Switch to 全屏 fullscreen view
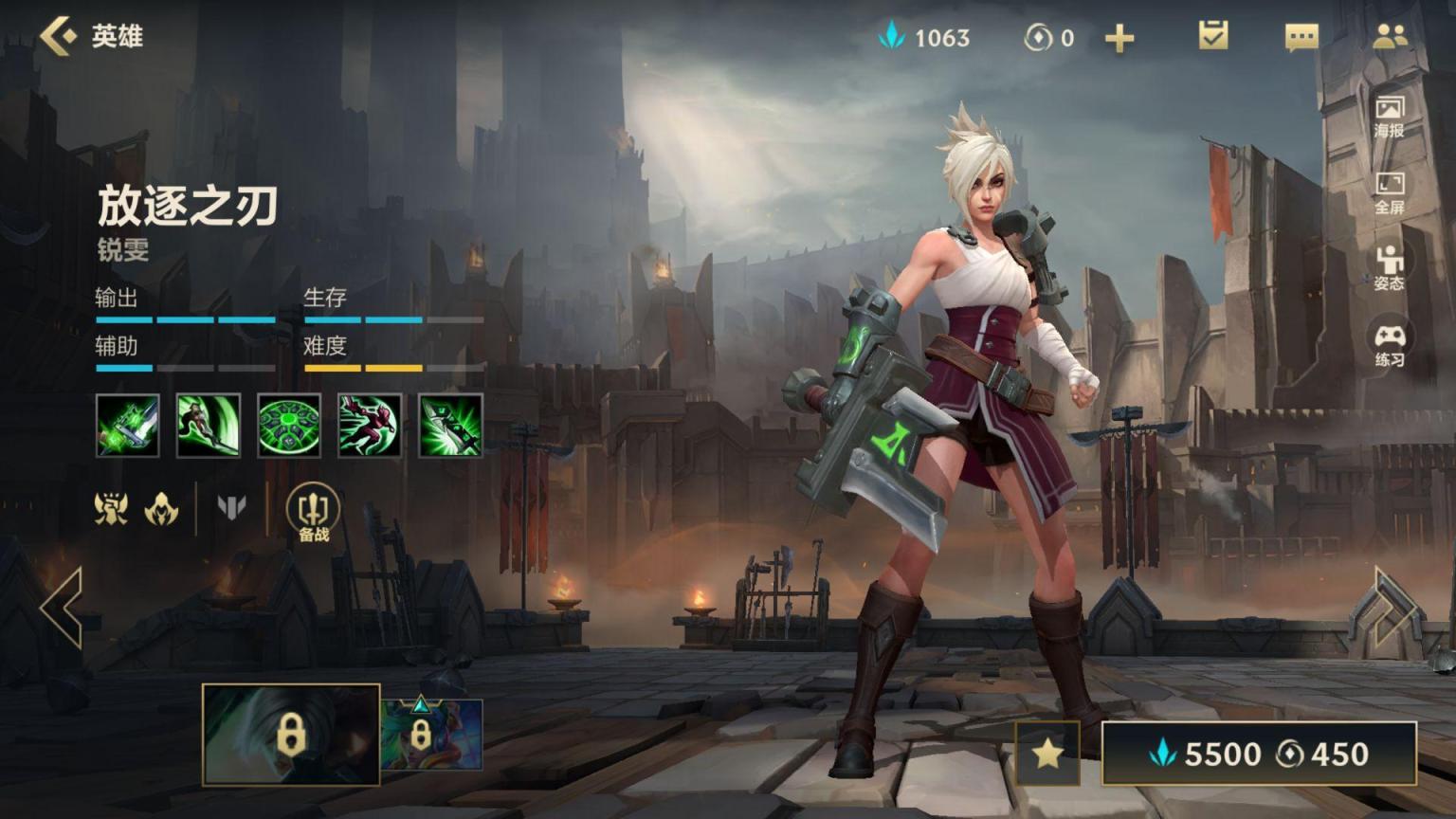The height and width of the screenshot is (819, 1456). pyautogui.click(x=1389, y=192)
